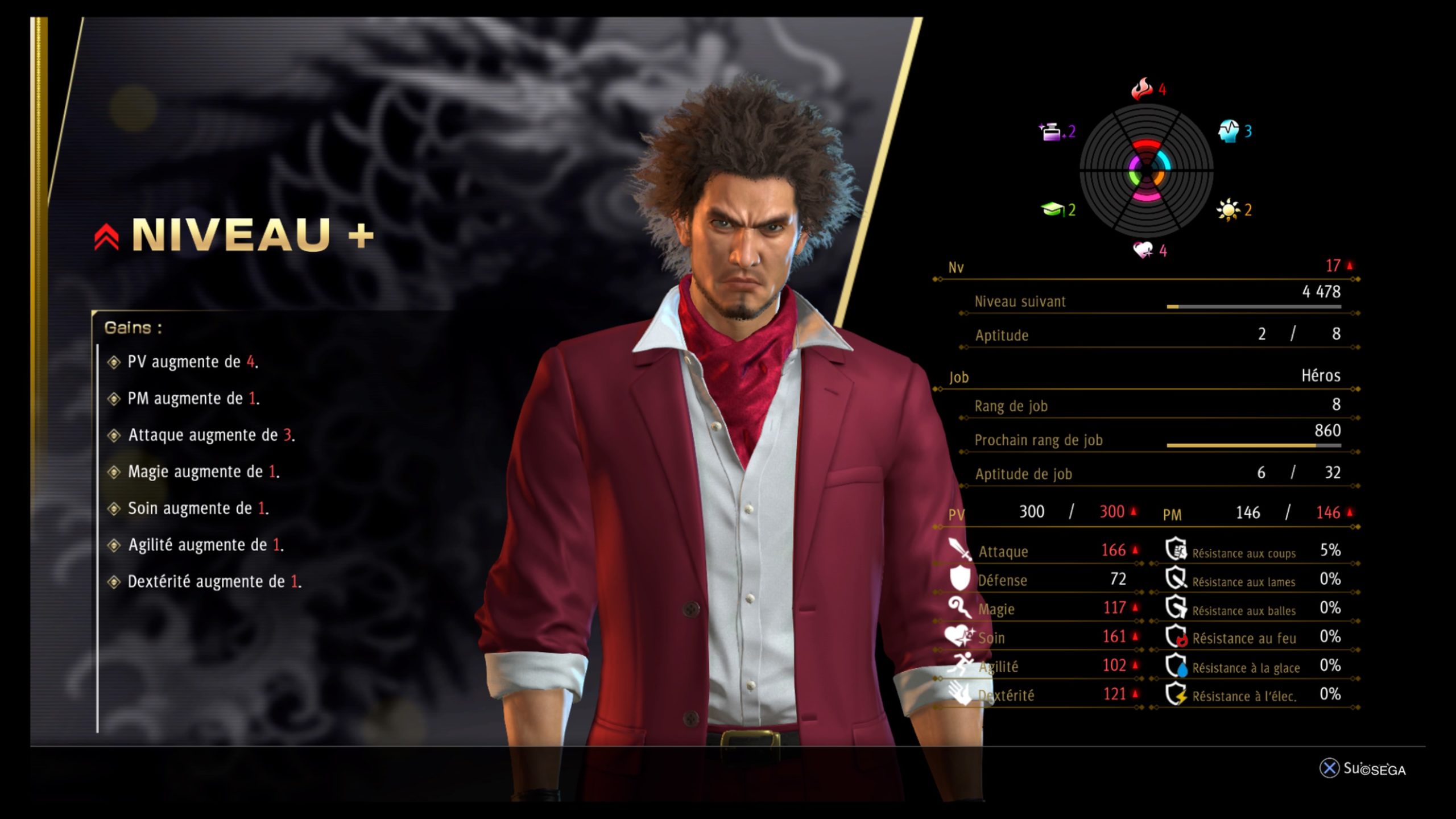This screenshot has width=1456, height=819.
Task: Select the Job row showing Héros
Action: [1144, 377]
